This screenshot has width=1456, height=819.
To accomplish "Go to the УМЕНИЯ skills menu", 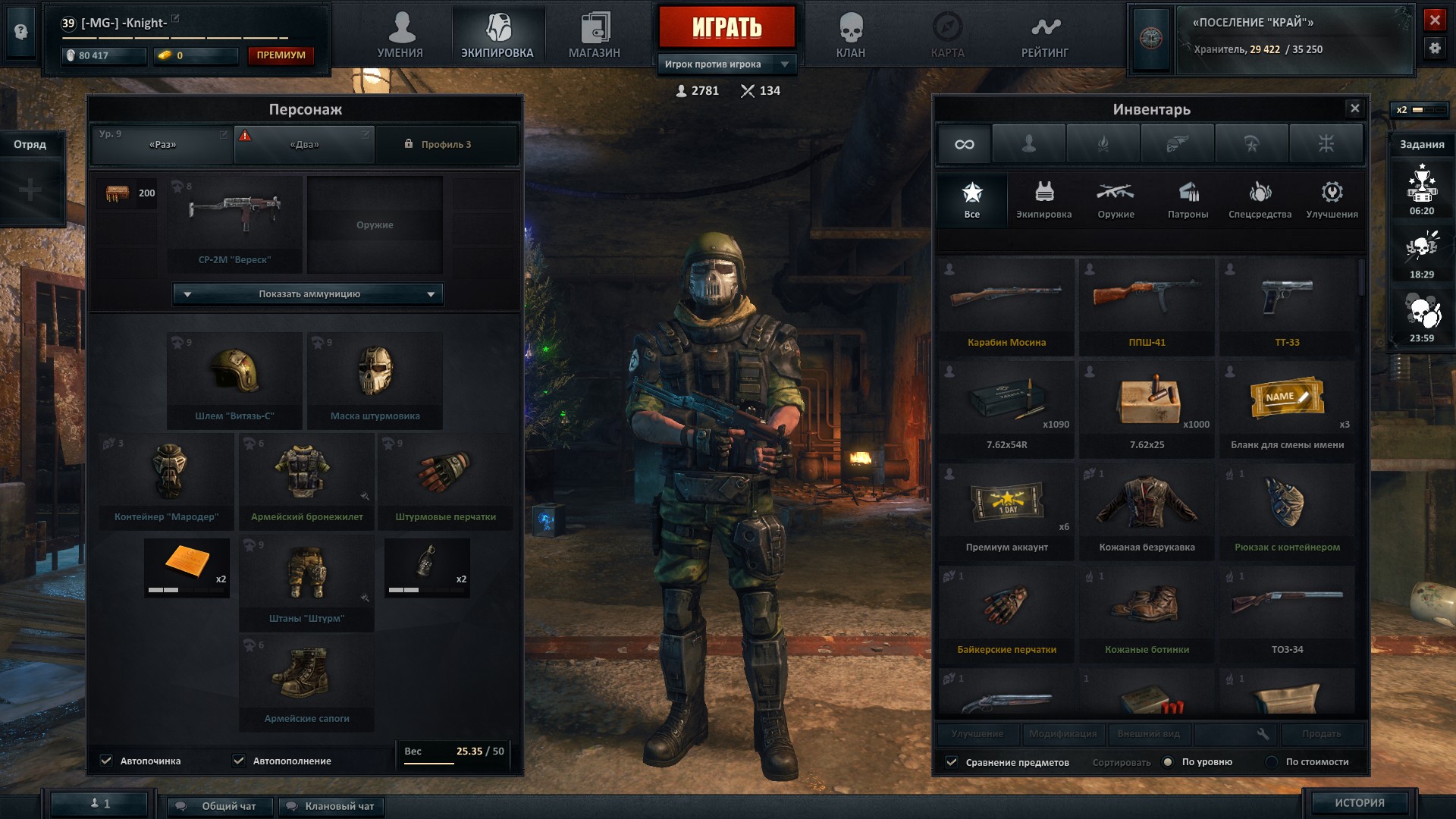I will pos(400,36).
